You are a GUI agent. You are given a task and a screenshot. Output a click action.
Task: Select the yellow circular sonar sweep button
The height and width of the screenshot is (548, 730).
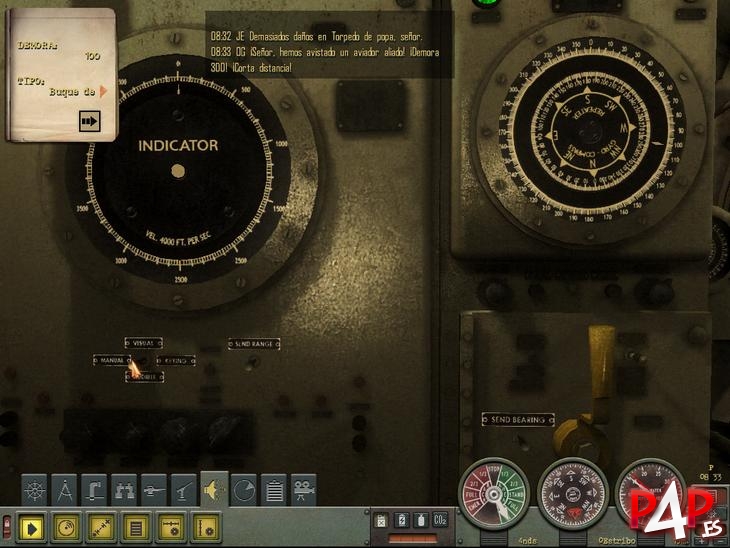[x=65, y=525]
